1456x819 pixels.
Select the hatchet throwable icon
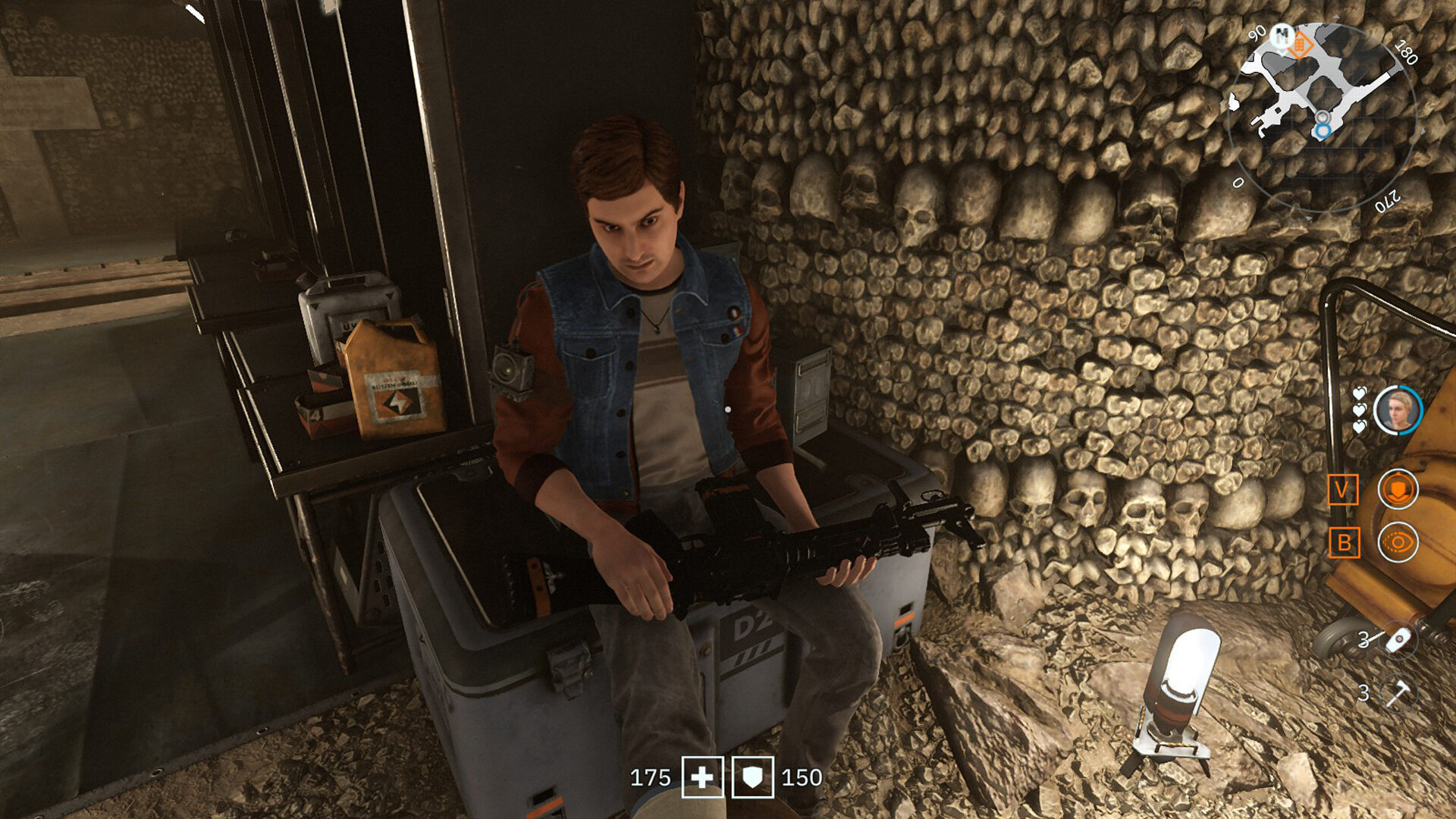pos(1398,692)
